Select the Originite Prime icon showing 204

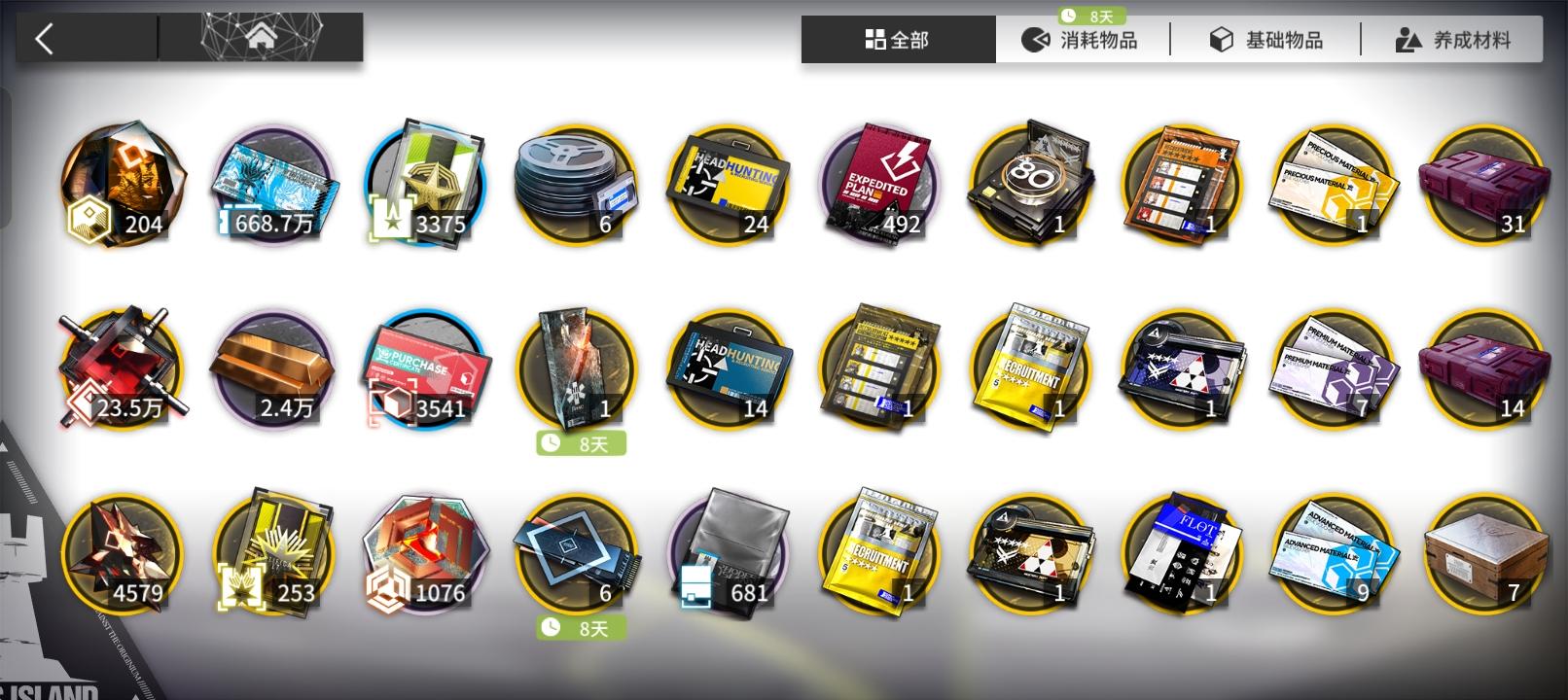click(x=122, y=185)
